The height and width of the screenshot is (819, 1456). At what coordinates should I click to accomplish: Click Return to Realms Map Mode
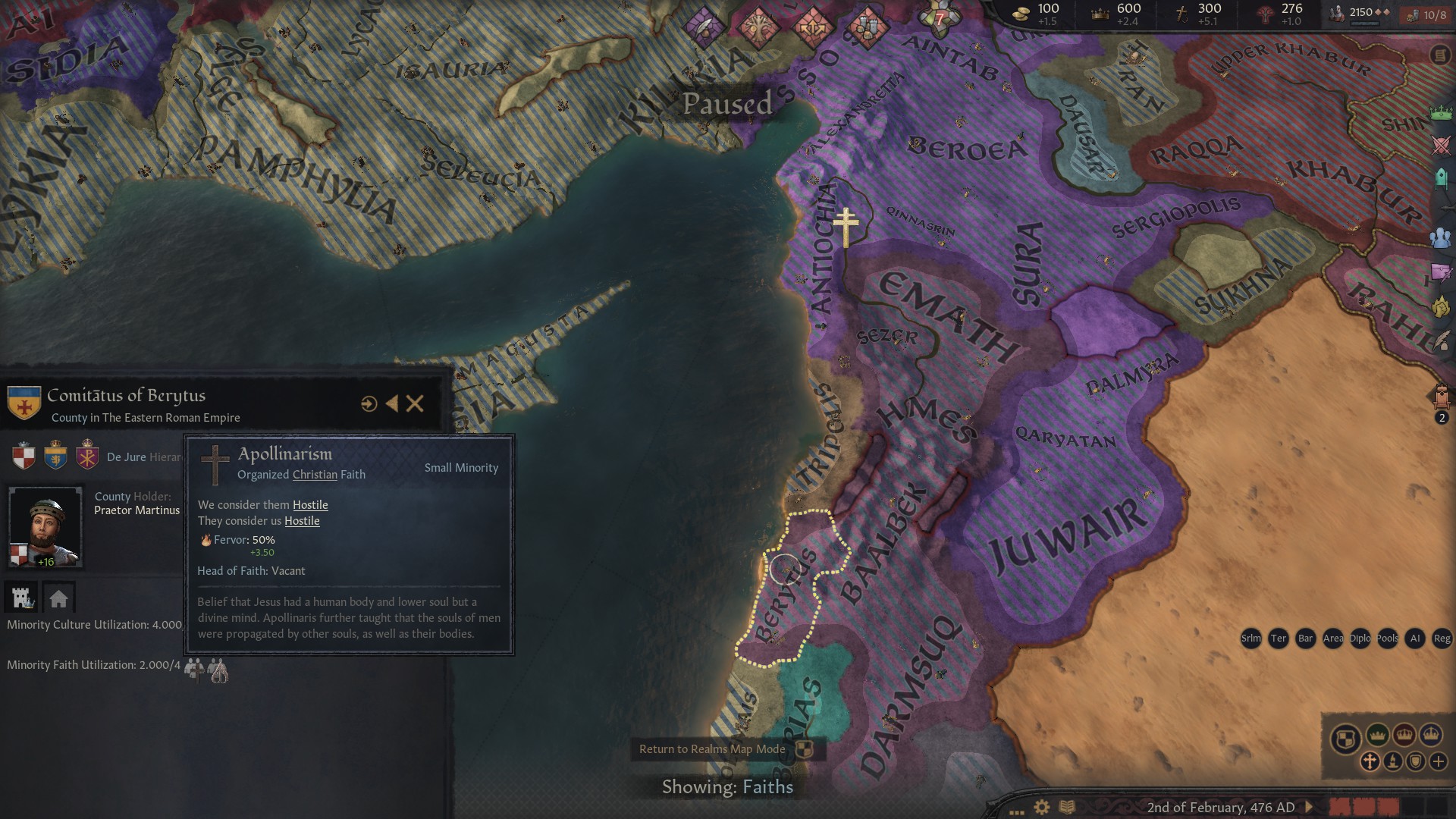click(x=714, y=748)
